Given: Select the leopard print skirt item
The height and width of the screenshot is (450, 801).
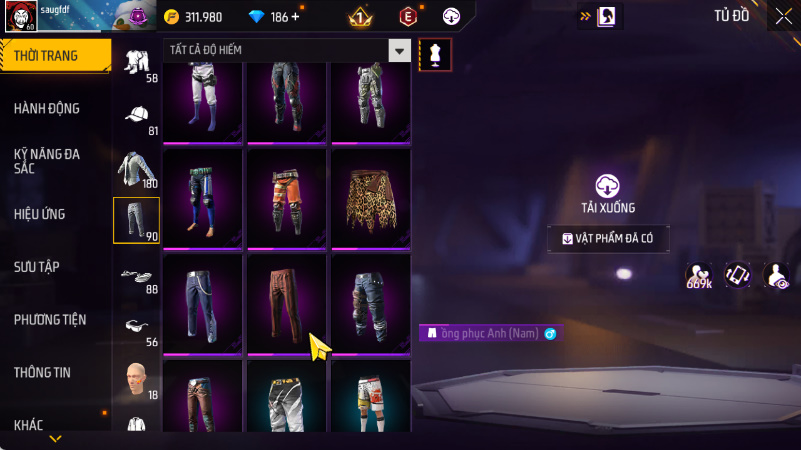Looking at the screenshot, I should (x=371, y=198).
